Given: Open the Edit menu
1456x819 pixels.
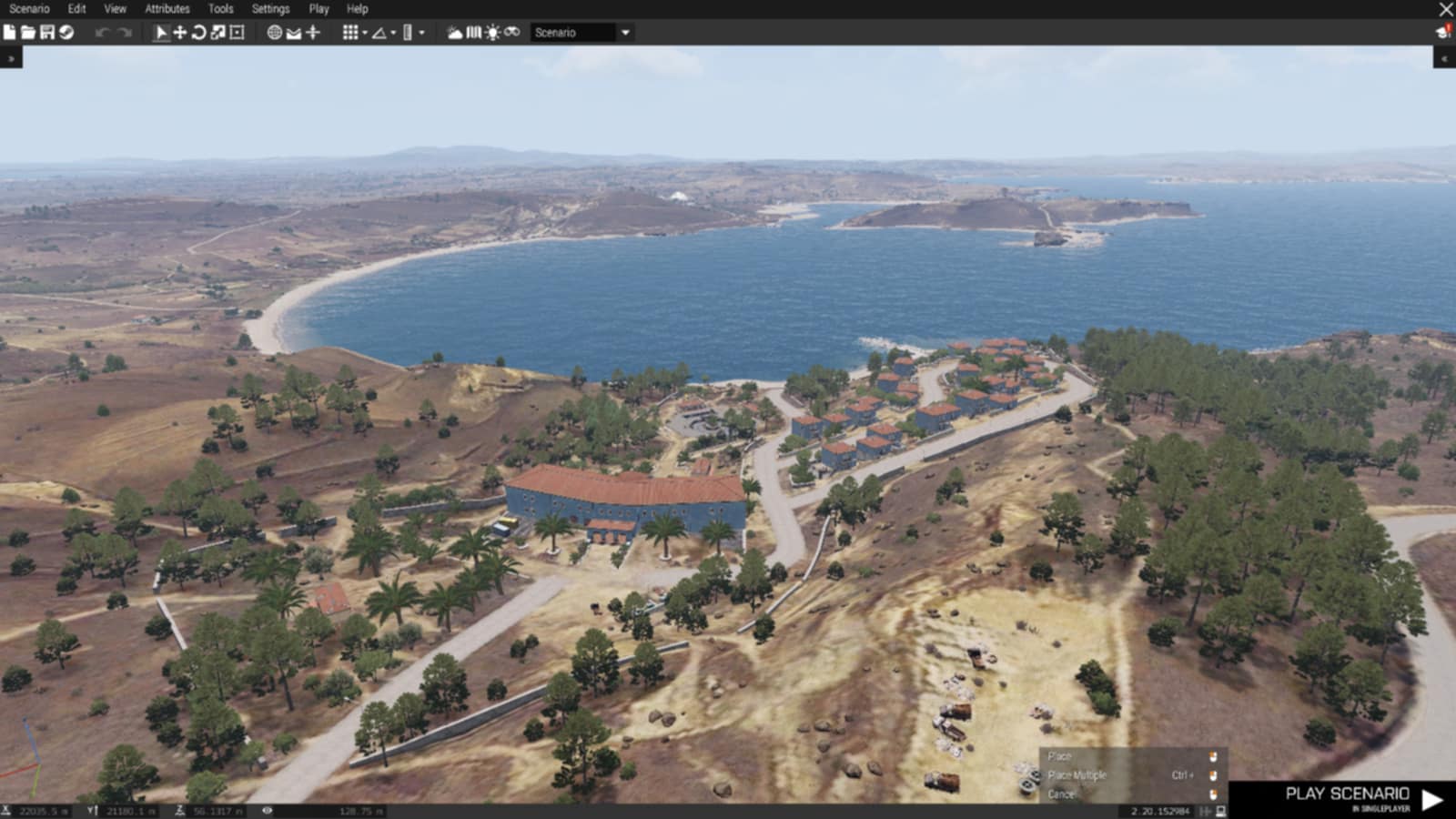Looking at the screenshot, I should pos(76,9).
